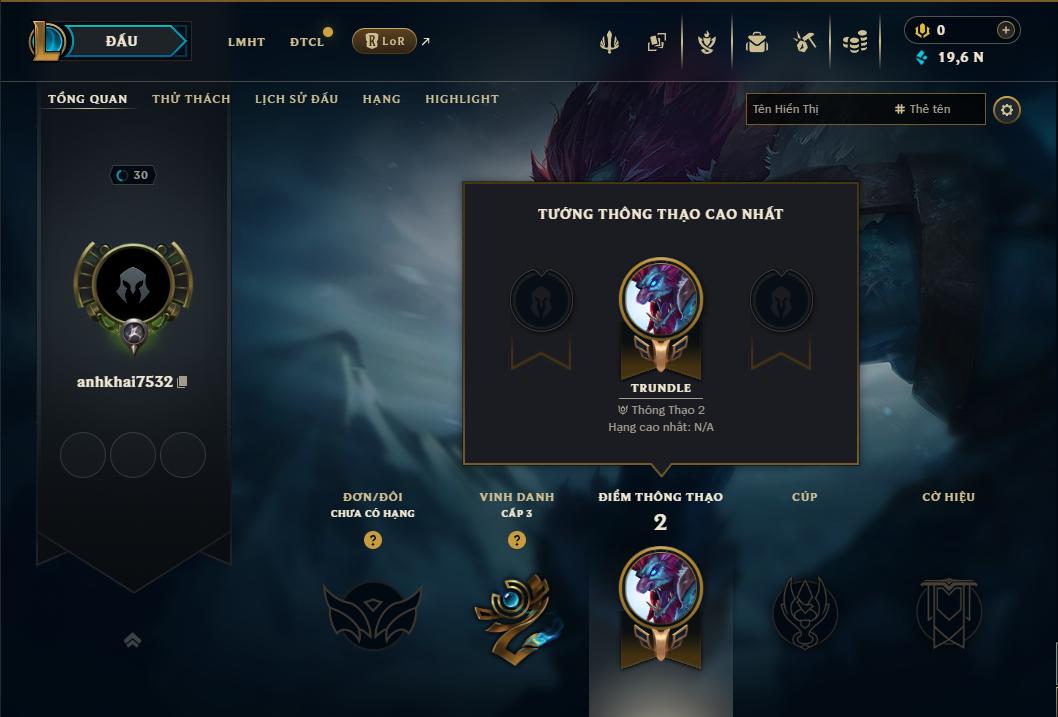Open the hammer loot crafting icon
This screenshot has width=1058, height=717.
(805, 42)
